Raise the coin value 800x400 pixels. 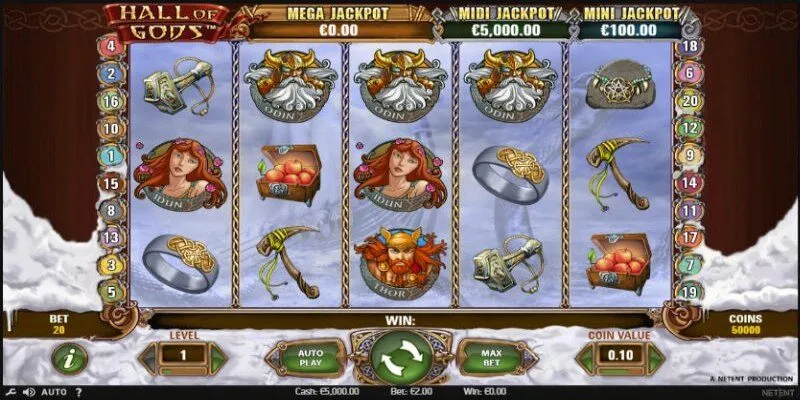pos(656,357)
